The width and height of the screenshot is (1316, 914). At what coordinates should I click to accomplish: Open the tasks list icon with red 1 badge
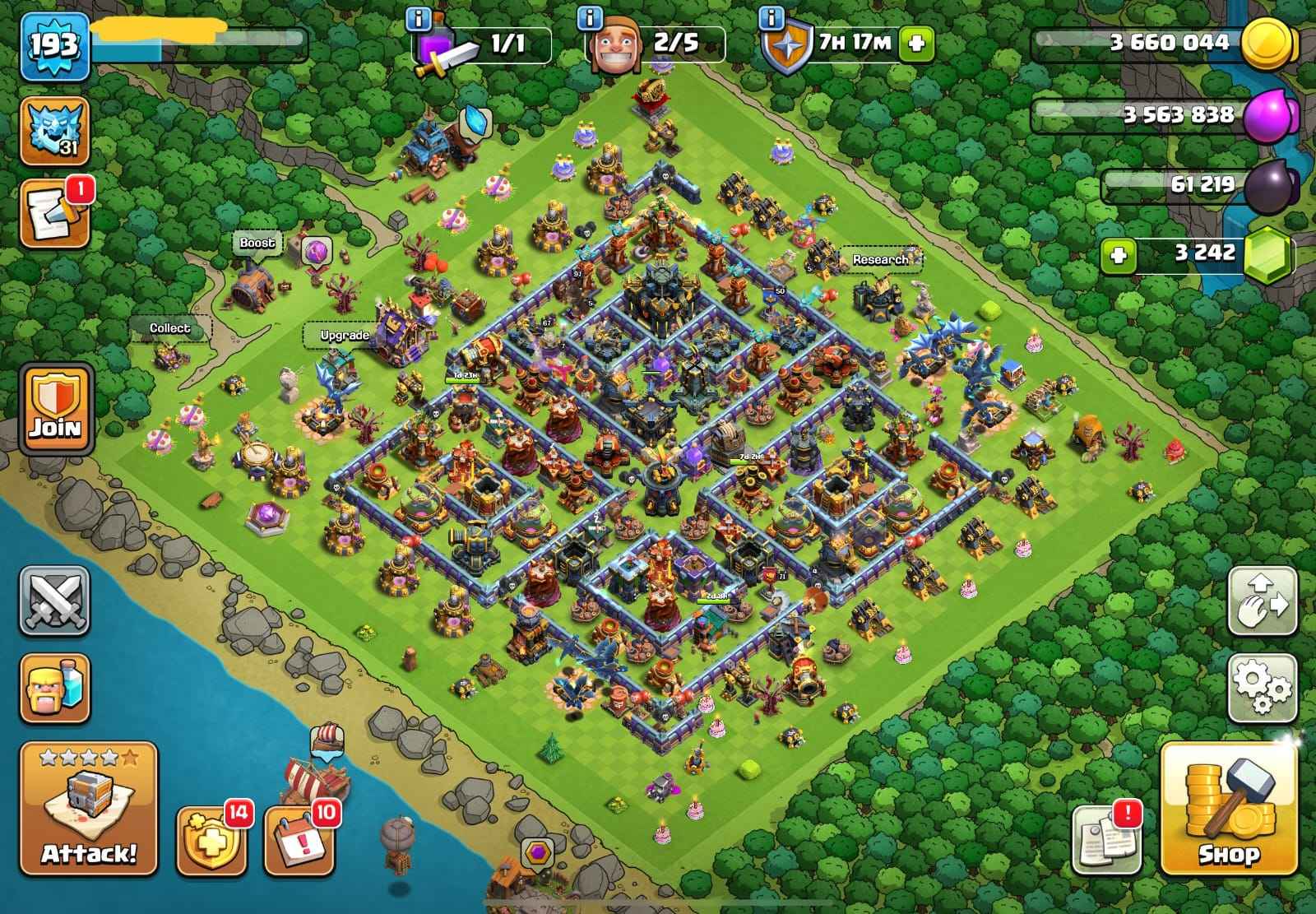[53, 212]
